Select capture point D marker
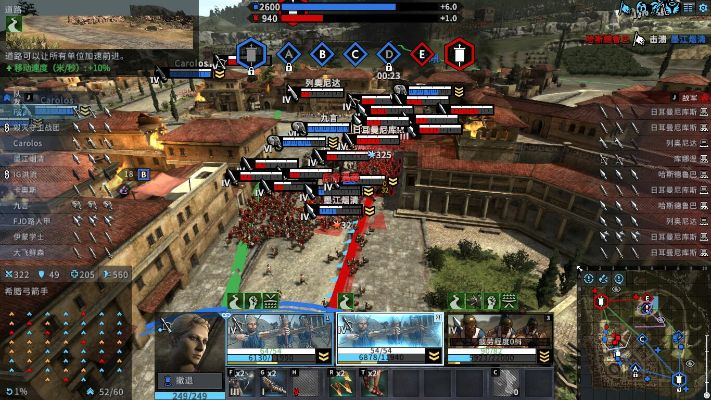 coord(389,53)
